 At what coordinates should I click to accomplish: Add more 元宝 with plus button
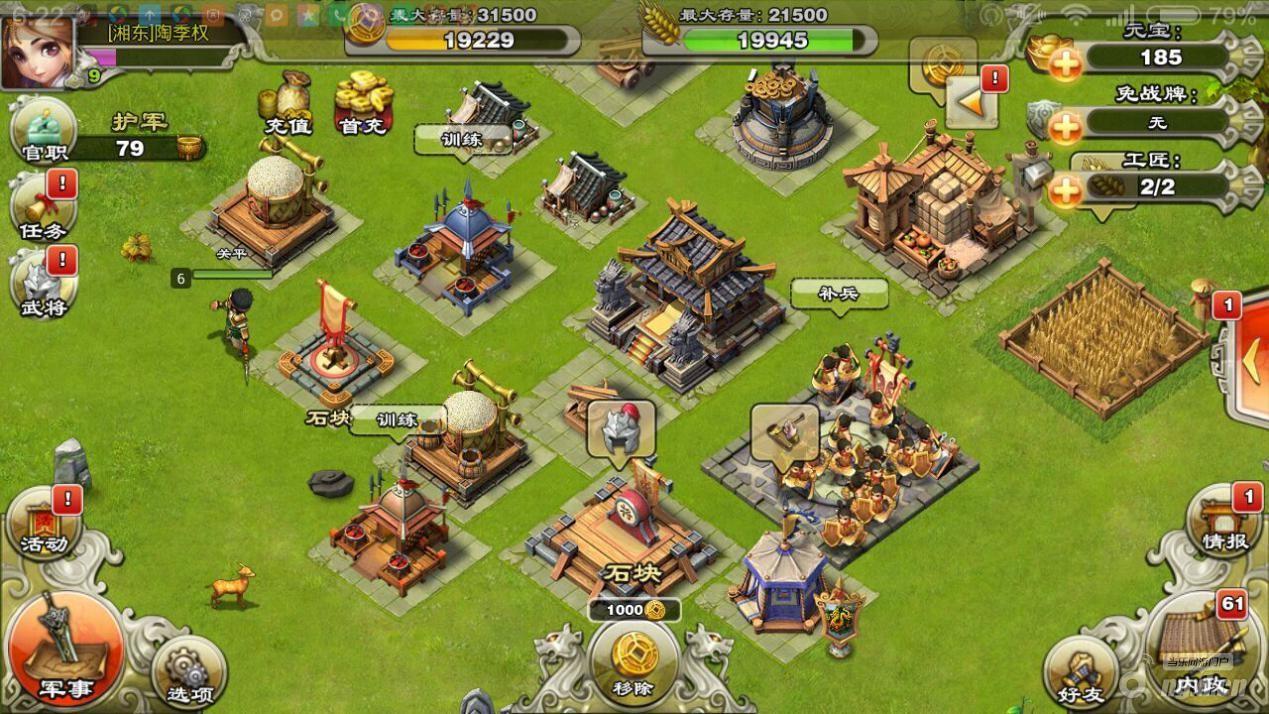1066,64
